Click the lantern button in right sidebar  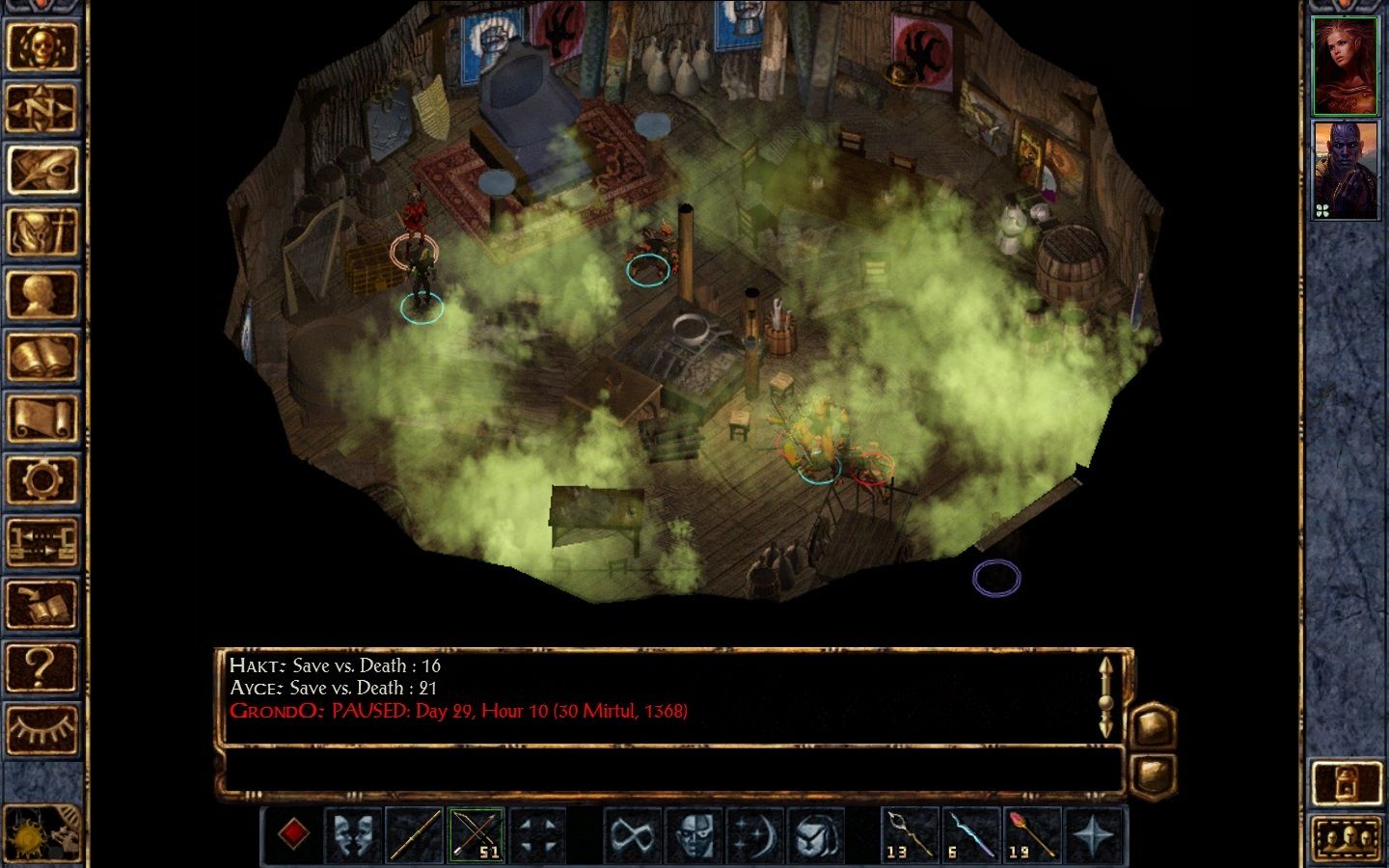[1345, 782]
